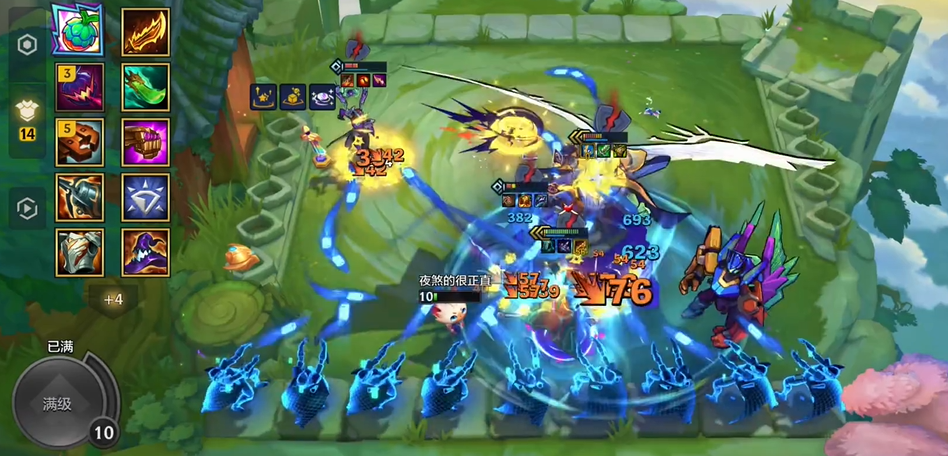The height and width of the screenshot is (456, 948).
Task: Select the purple gauntlet item
Action: click(x=146, y=142)
